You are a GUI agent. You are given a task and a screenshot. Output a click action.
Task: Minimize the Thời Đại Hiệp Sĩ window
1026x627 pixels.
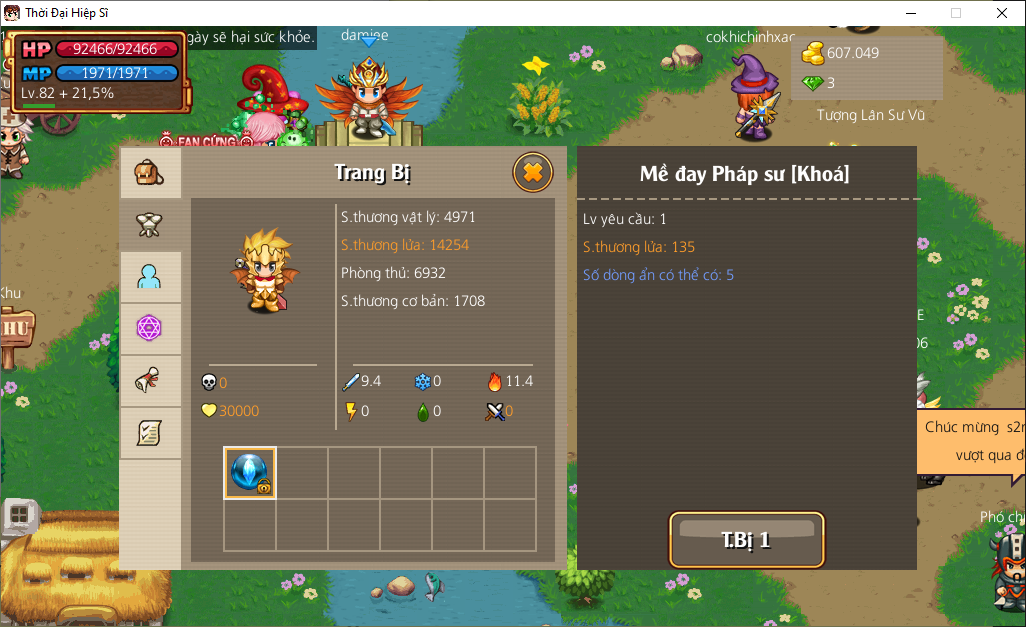tap(910, 13)
